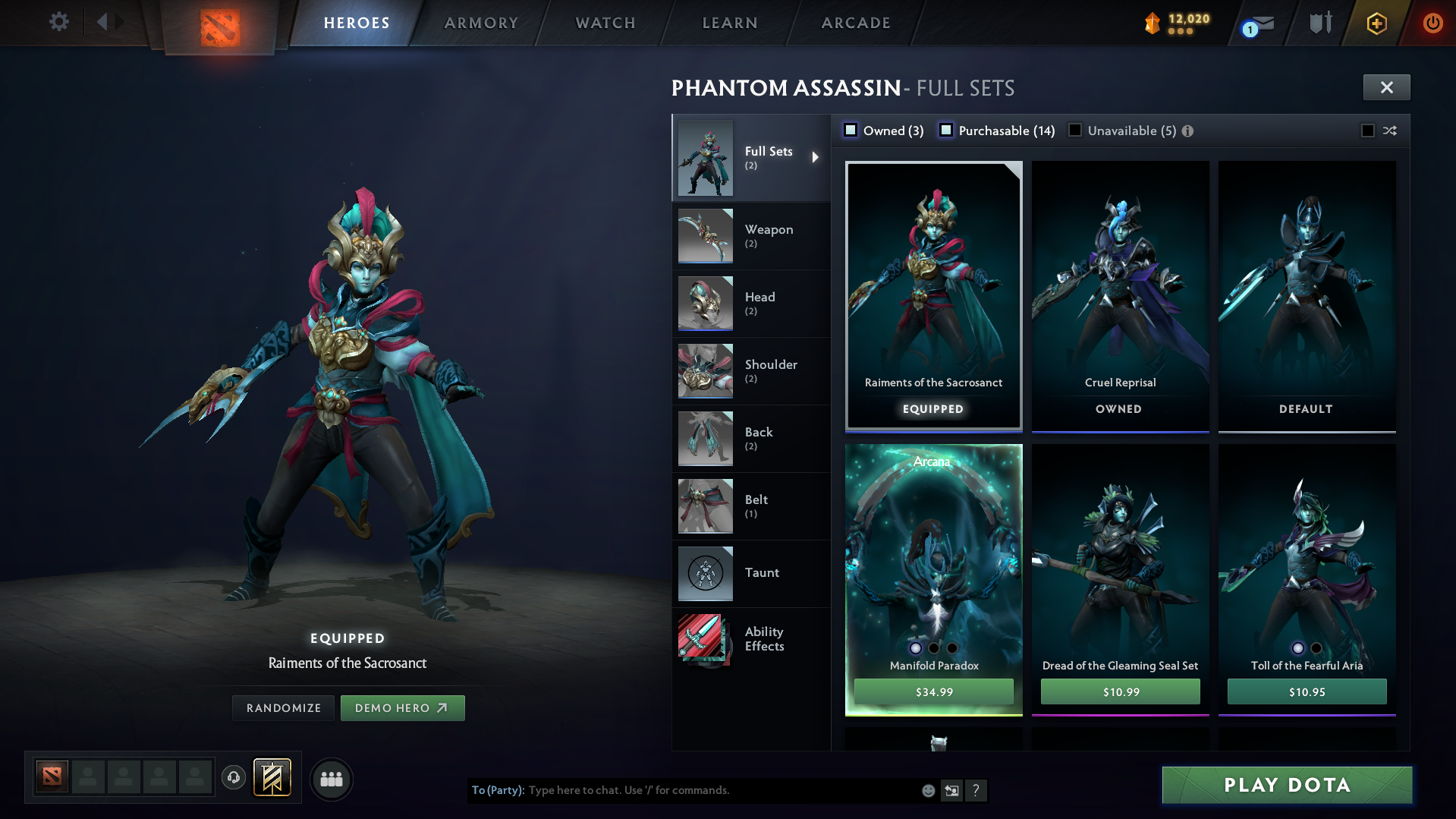Click PLAY DOTA
Image resolution: width=1456 pixels, height=819 pixels.
[1286, 785]
